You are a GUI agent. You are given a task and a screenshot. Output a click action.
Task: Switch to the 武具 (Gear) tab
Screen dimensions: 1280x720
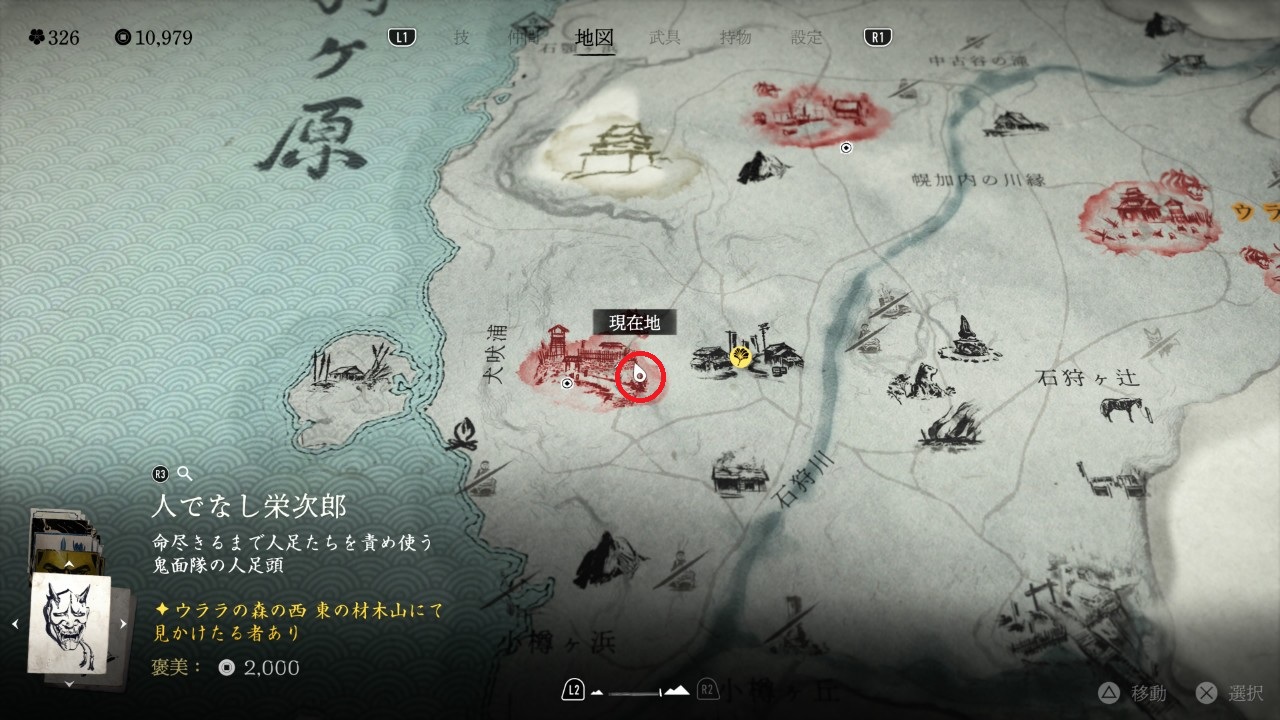(666, 38)
